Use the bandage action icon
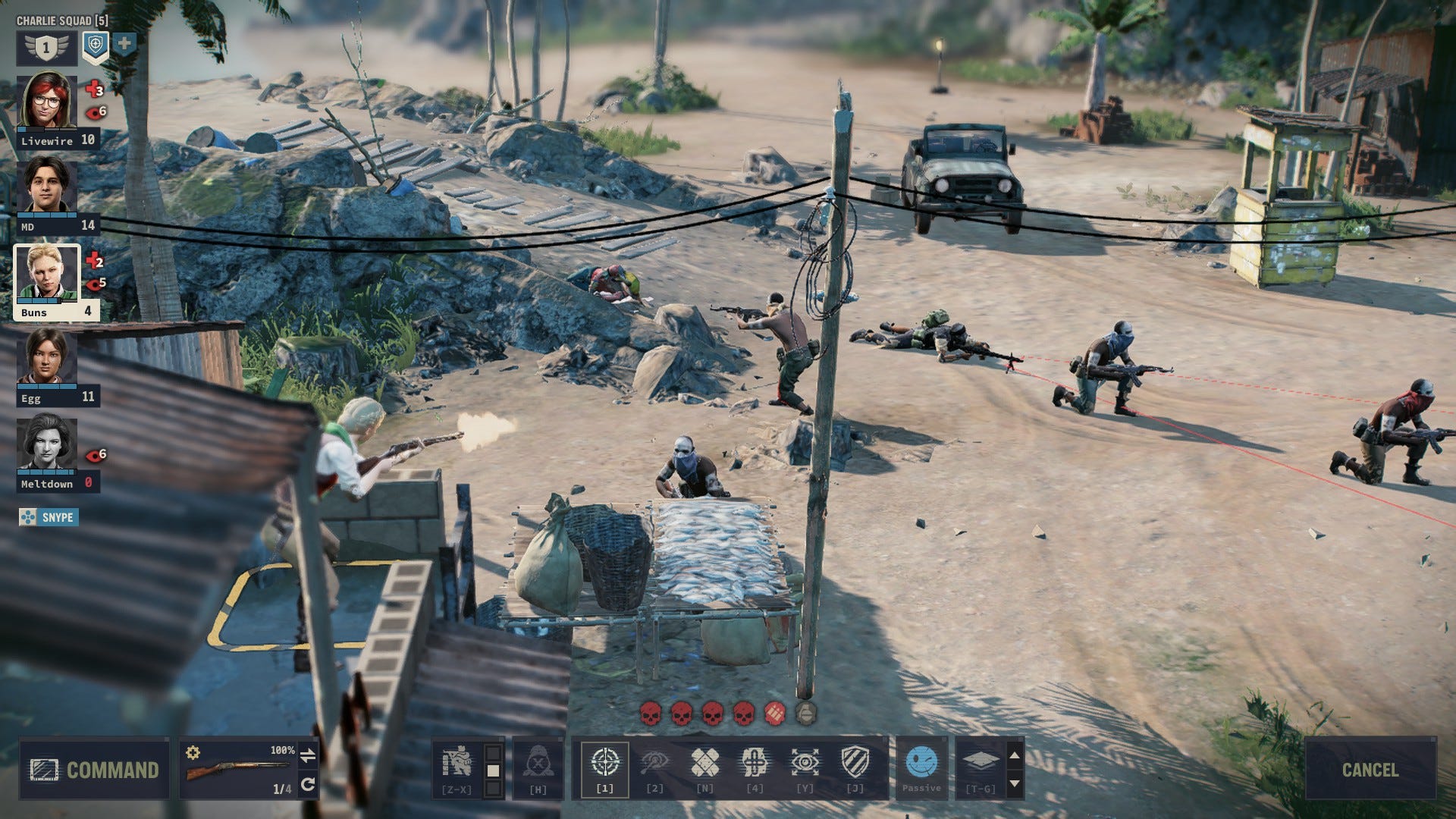This screenshot has width=1456, height=819. (705, 760)
